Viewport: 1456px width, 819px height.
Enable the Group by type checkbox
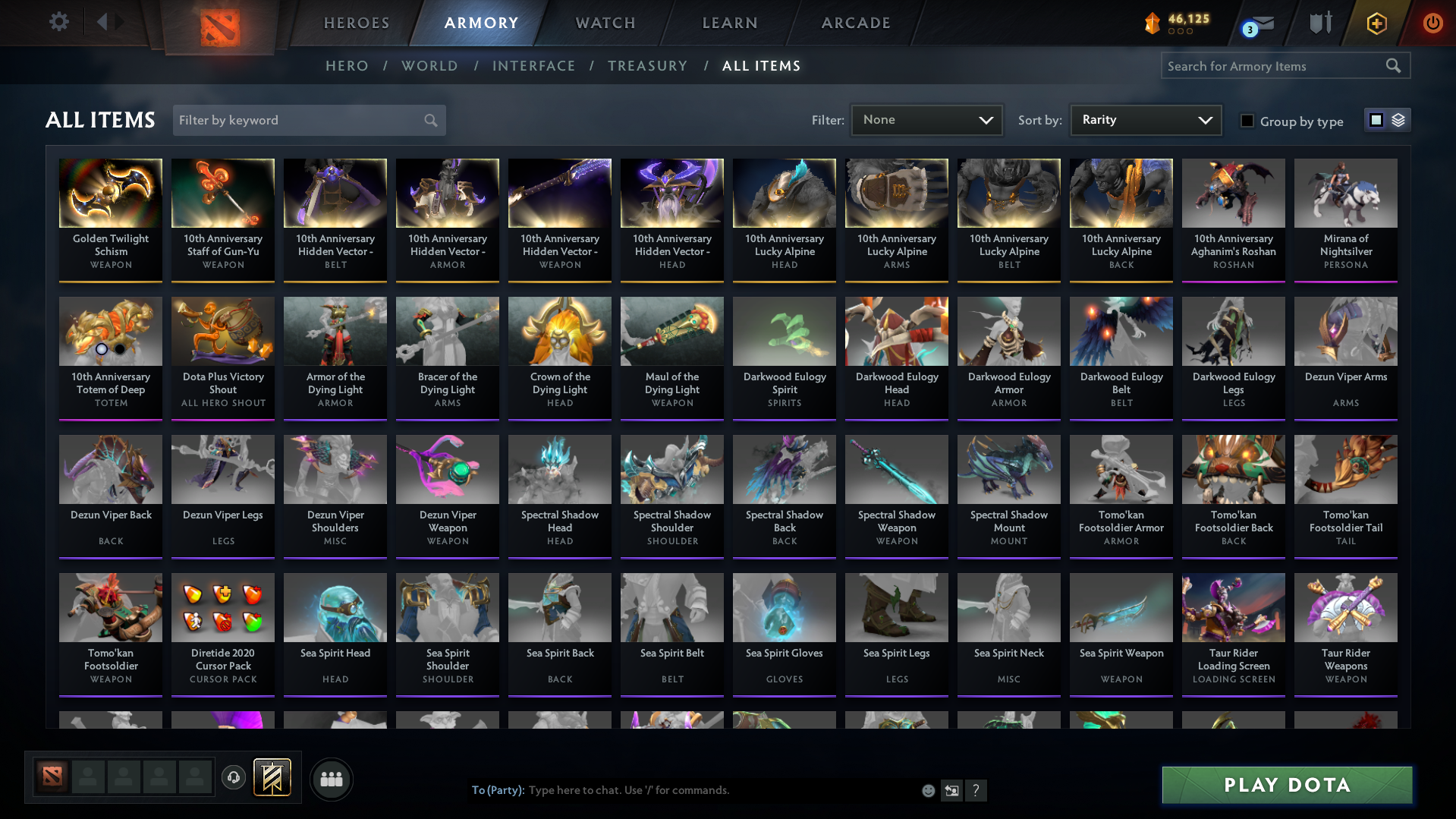[x=1247, y=121]
